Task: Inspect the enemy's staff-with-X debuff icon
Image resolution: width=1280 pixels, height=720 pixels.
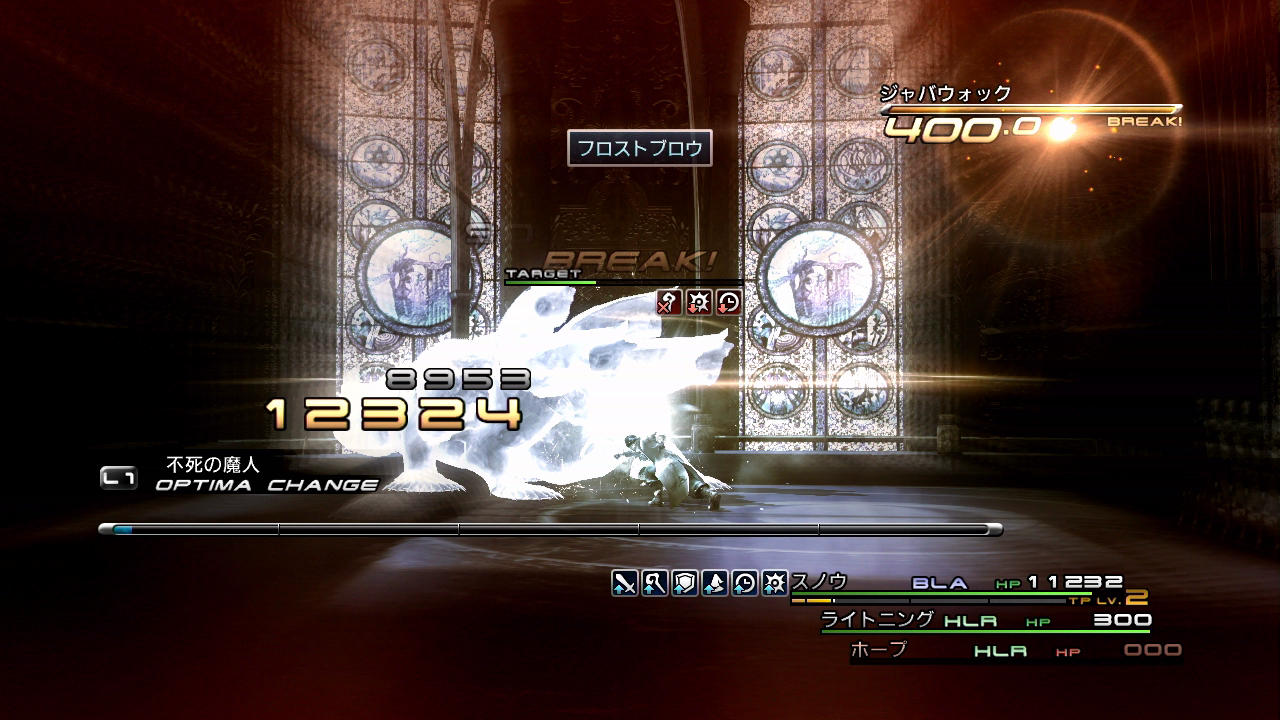Action: pyautogui.click(x=669, y=302)
